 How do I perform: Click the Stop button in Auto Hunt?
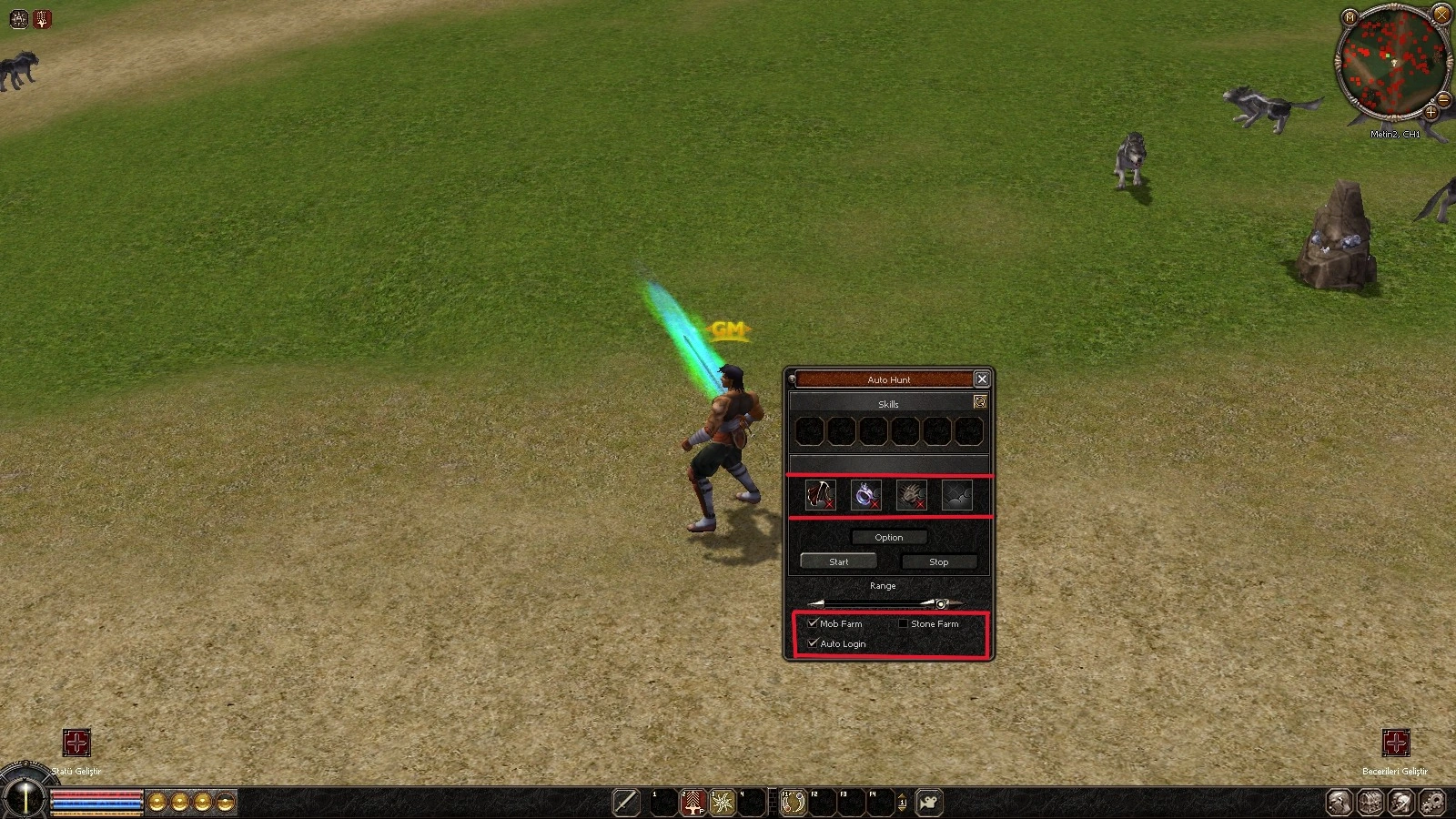coord(938,561)
